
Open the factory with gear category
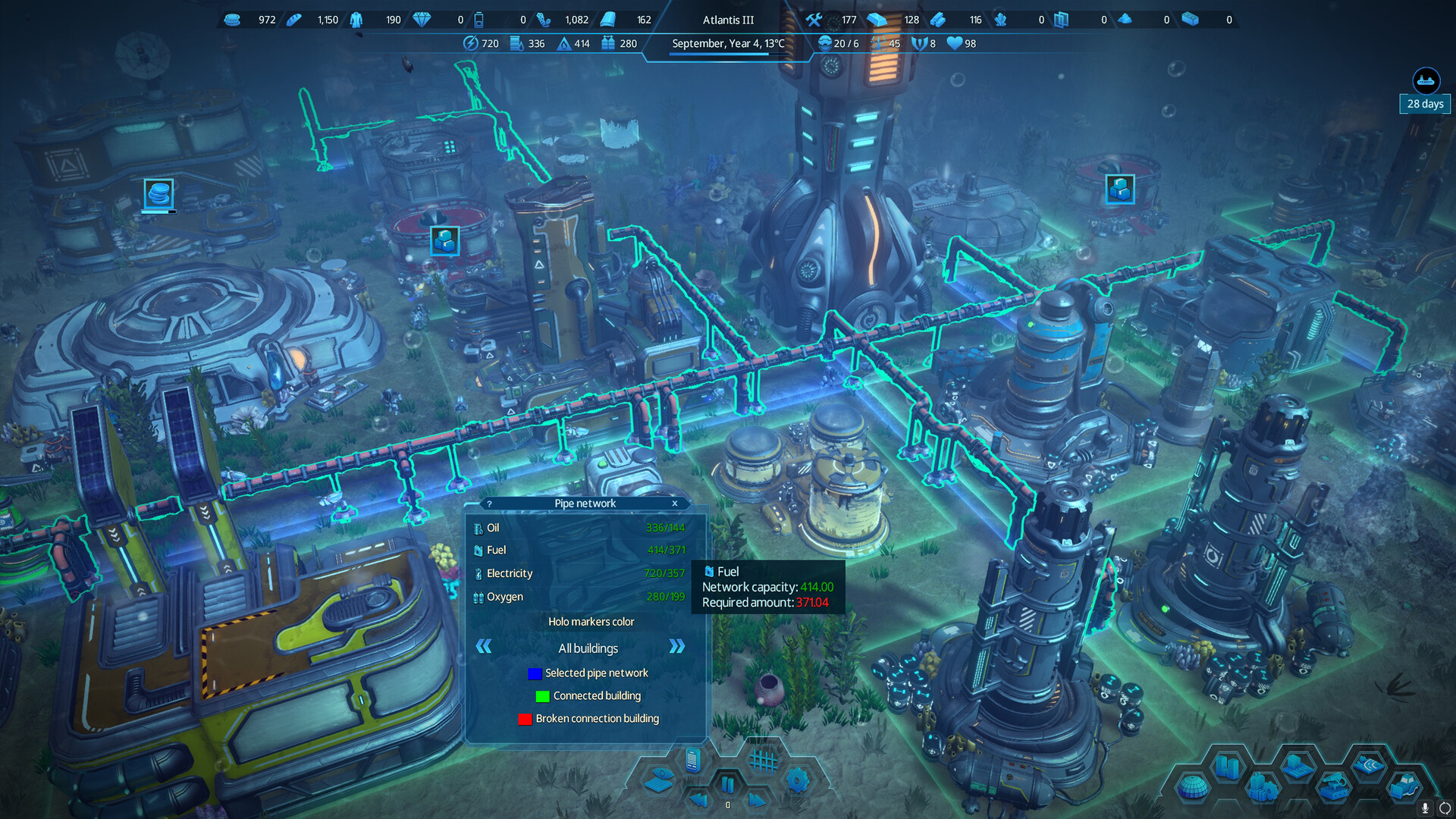coord(1262,788)
